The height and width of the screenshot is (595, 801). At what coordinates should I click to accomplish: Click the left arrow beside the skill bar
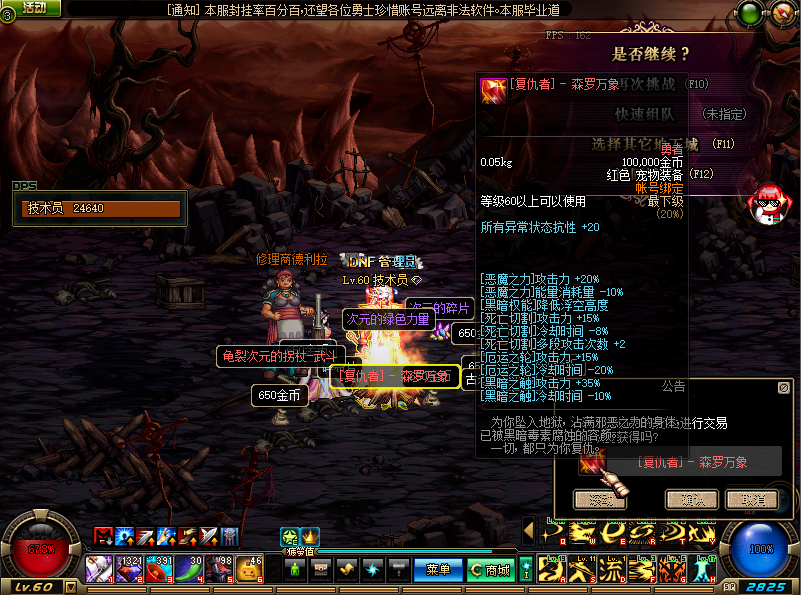point(528,530)
